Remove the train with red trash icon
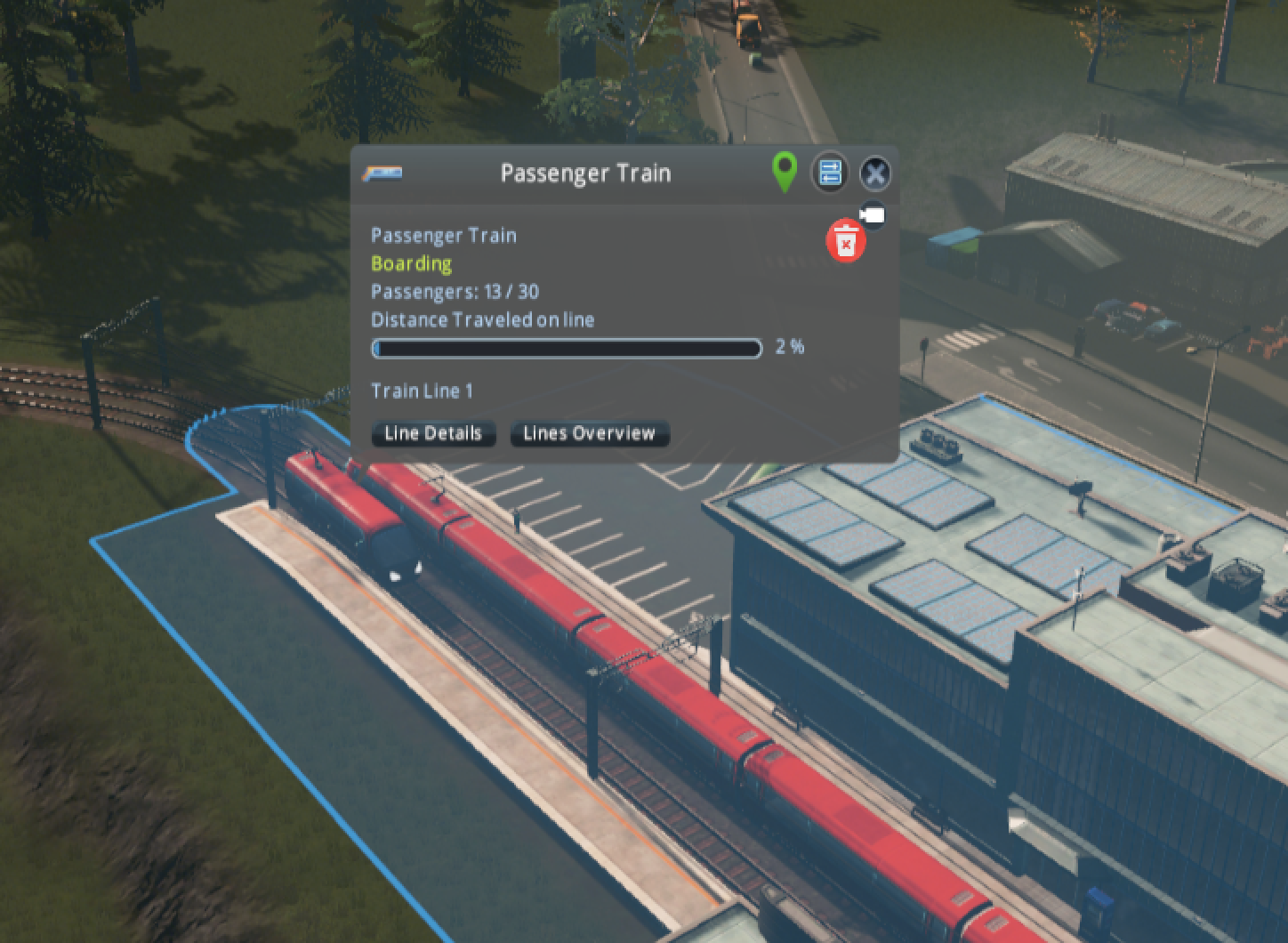The width and height of the screenshot is (1288, 943). (846, 242)
